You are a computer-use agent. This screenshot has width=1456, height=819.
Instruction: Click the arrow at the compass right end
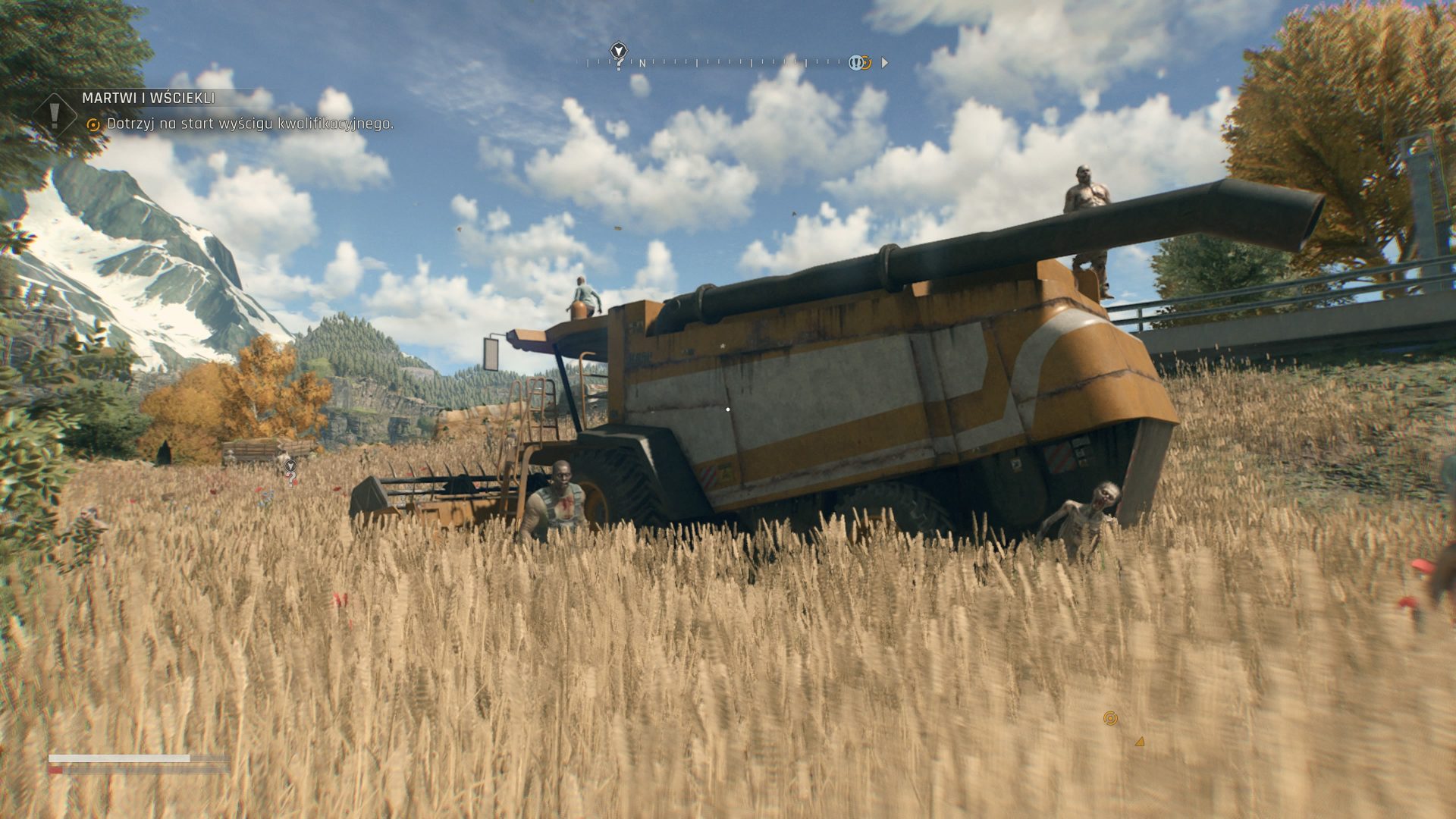pyautogui.click(x=884, y=63)
